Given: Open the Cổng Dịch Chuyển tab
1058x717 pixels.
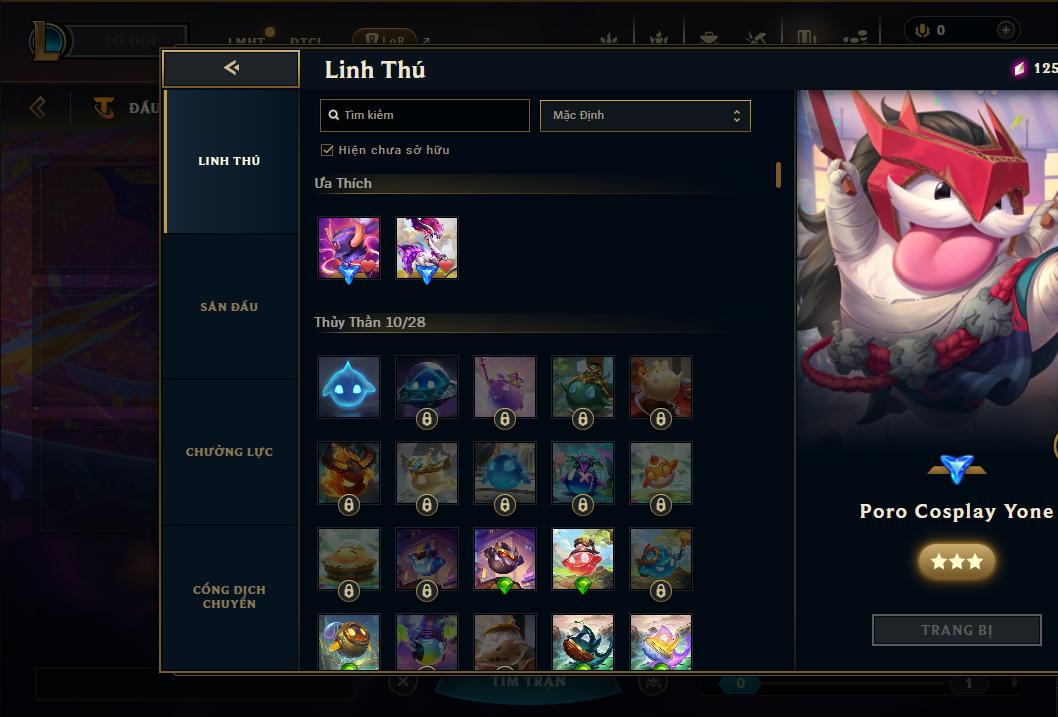Looking at the screenshot, I should tap(229, 596).
